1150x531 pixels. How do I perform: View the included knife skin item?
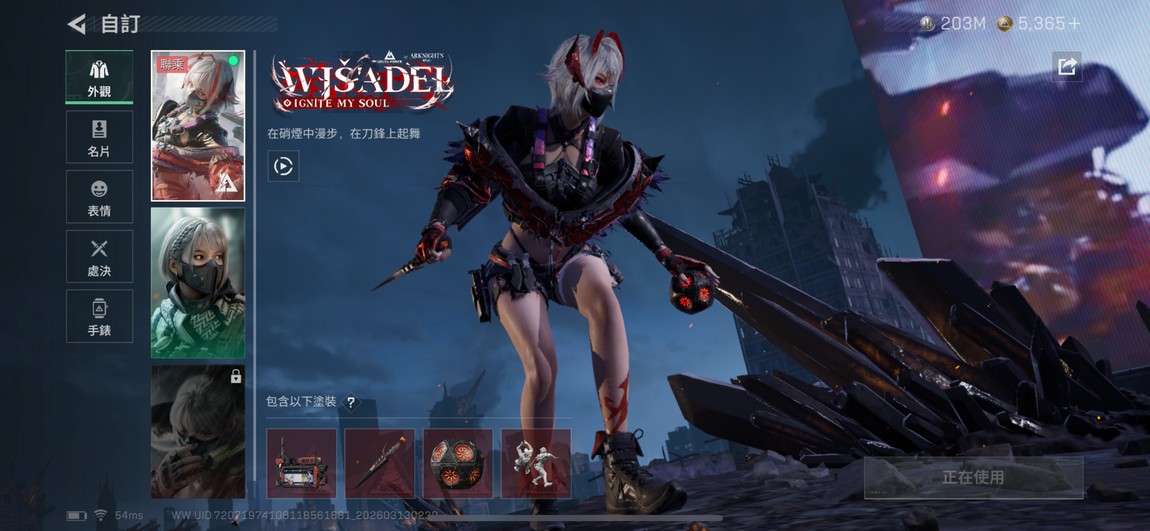tap(380, 463)
